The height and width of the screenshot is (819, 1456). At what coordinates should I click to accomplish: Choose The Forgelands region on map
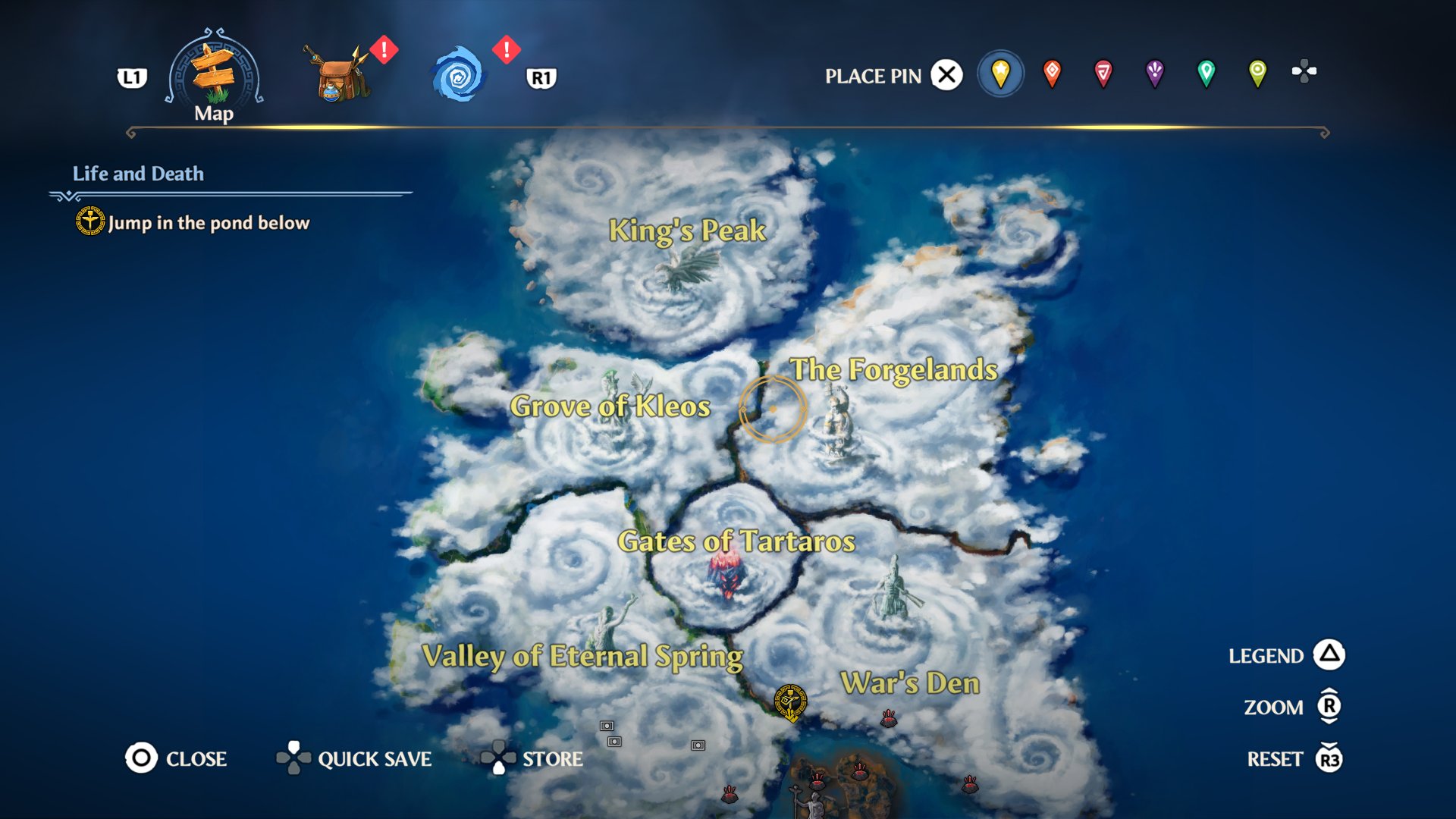pos(894,370)
